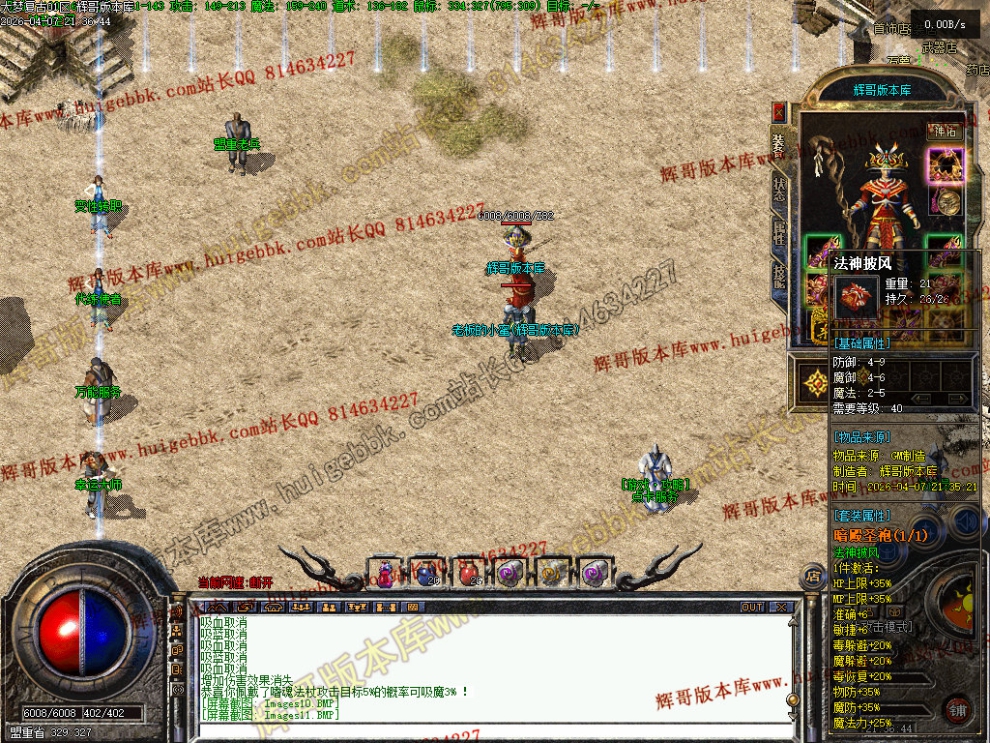Close the character equipment panel
This screenshot has height=743, width=990.
point(780,110)
